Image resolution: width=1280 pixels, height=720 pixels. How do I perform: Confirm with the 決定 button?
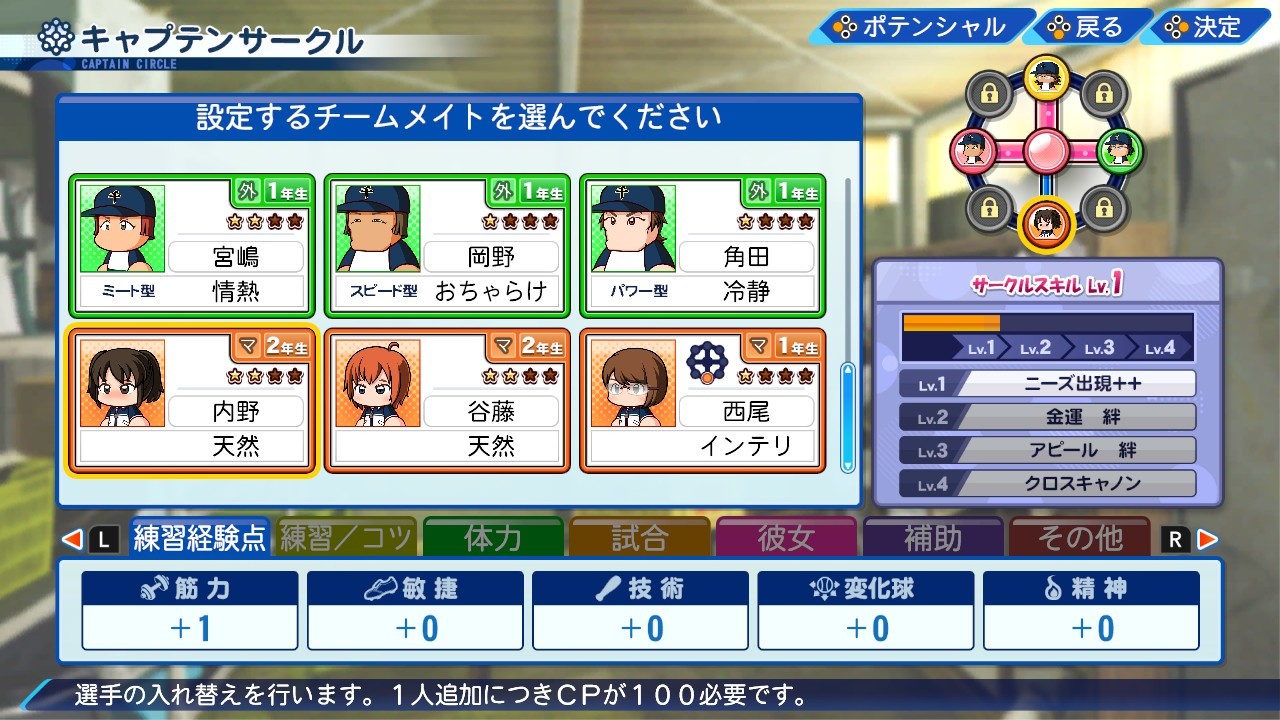(x=1204, y=27)
